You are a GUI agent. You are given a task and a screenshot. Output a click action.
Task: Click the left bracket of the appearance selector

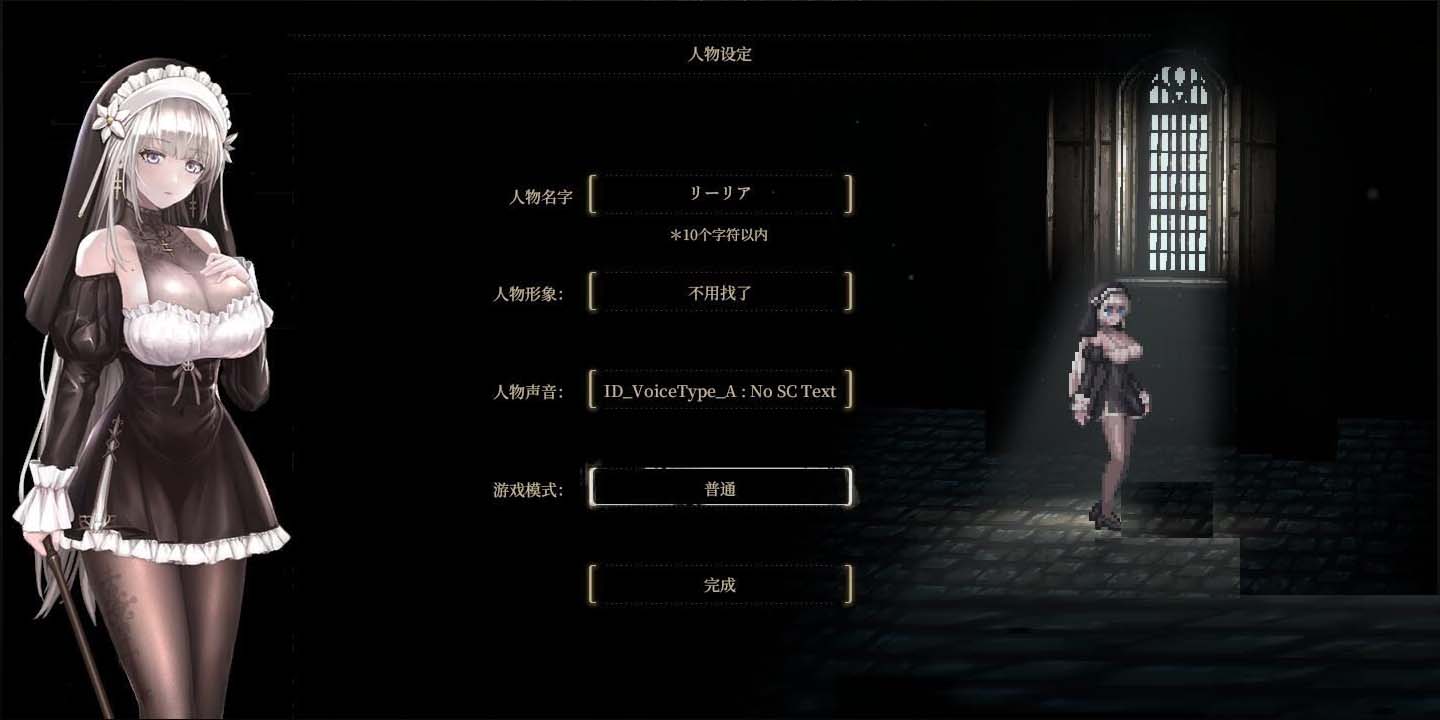(x=593, y=291)
